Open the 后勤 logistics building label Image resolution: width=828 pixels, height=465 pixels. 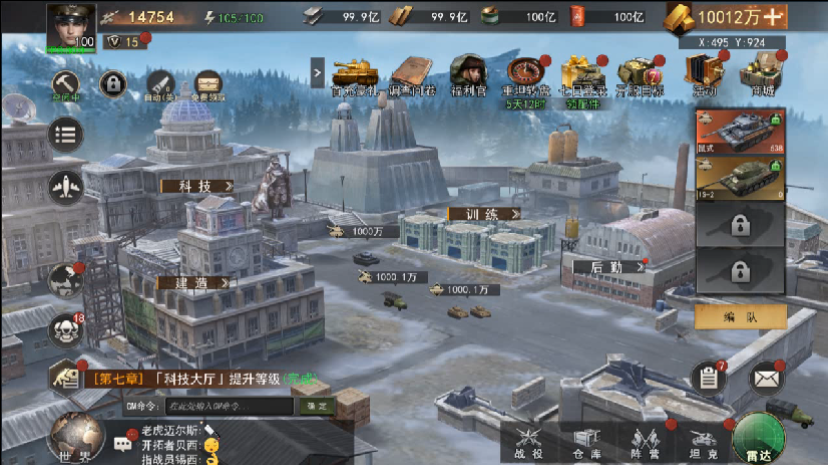pyautogui.click(x=609, y=267)
